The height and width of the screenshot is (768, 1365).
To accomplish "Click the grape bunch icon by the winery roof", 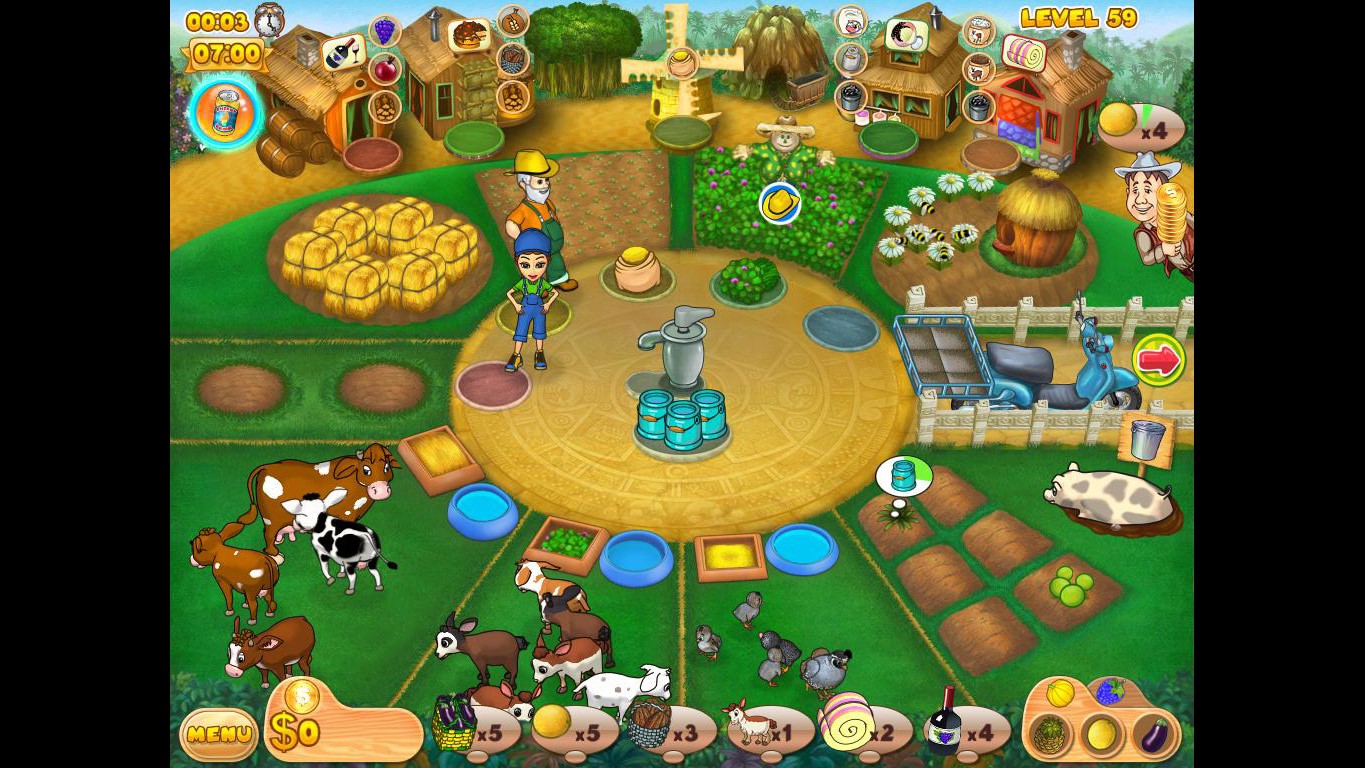I will pos(384,31).
